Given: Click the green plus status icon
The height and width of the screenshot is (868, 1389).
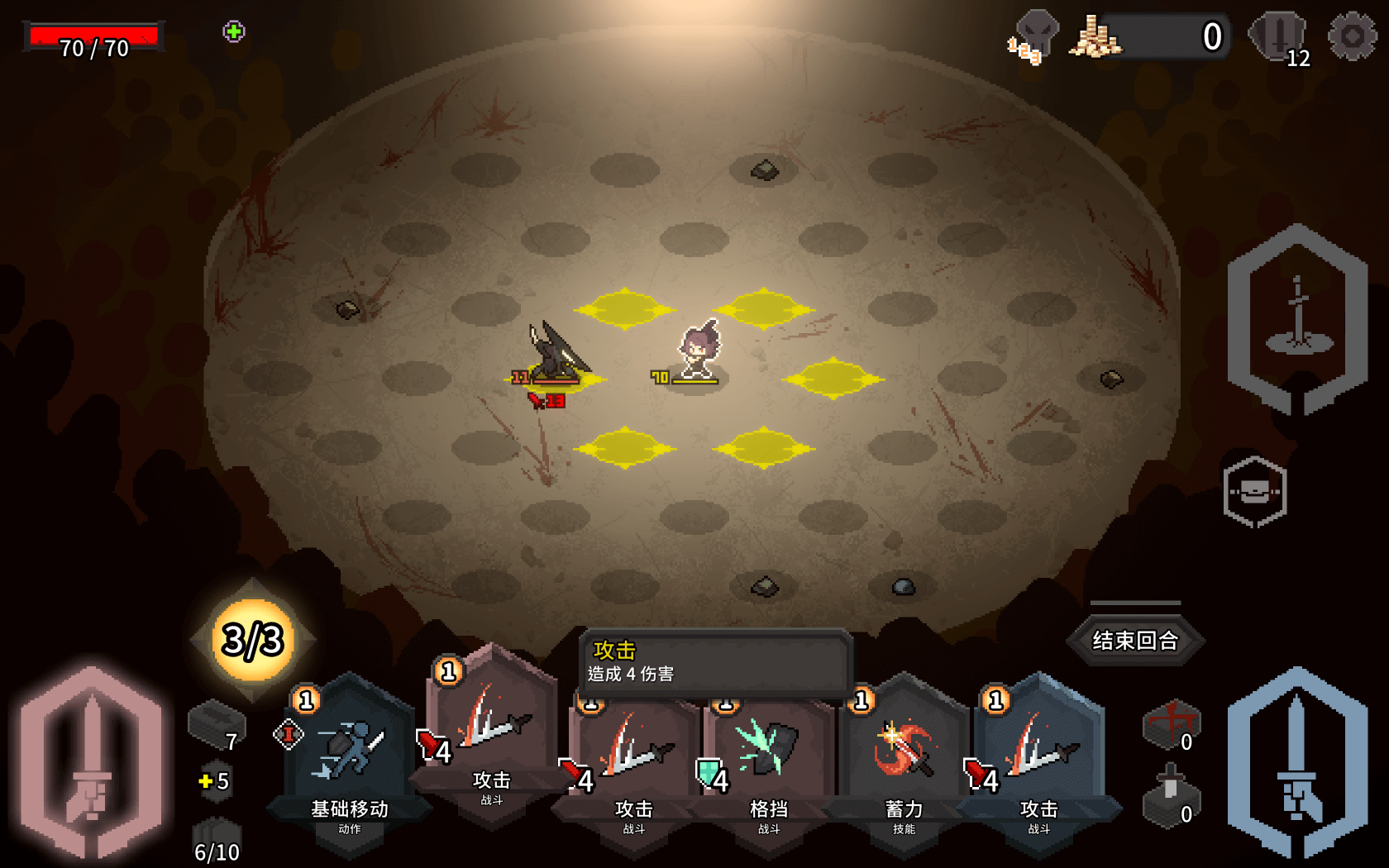Looking at the screenshot, I should pyautogui.click(x=234, y=32).
